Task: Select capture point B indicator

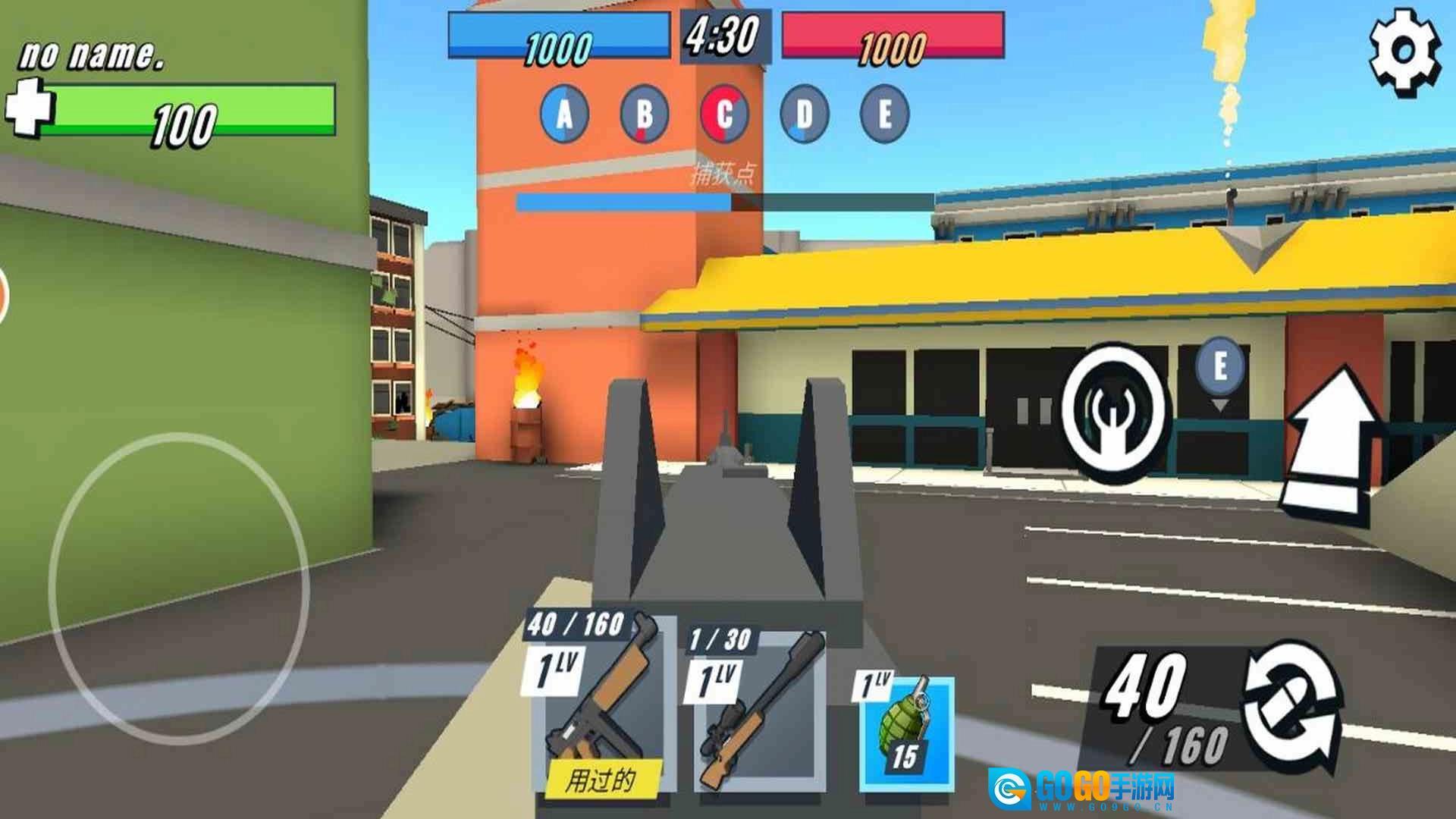Action: point(645,115)
